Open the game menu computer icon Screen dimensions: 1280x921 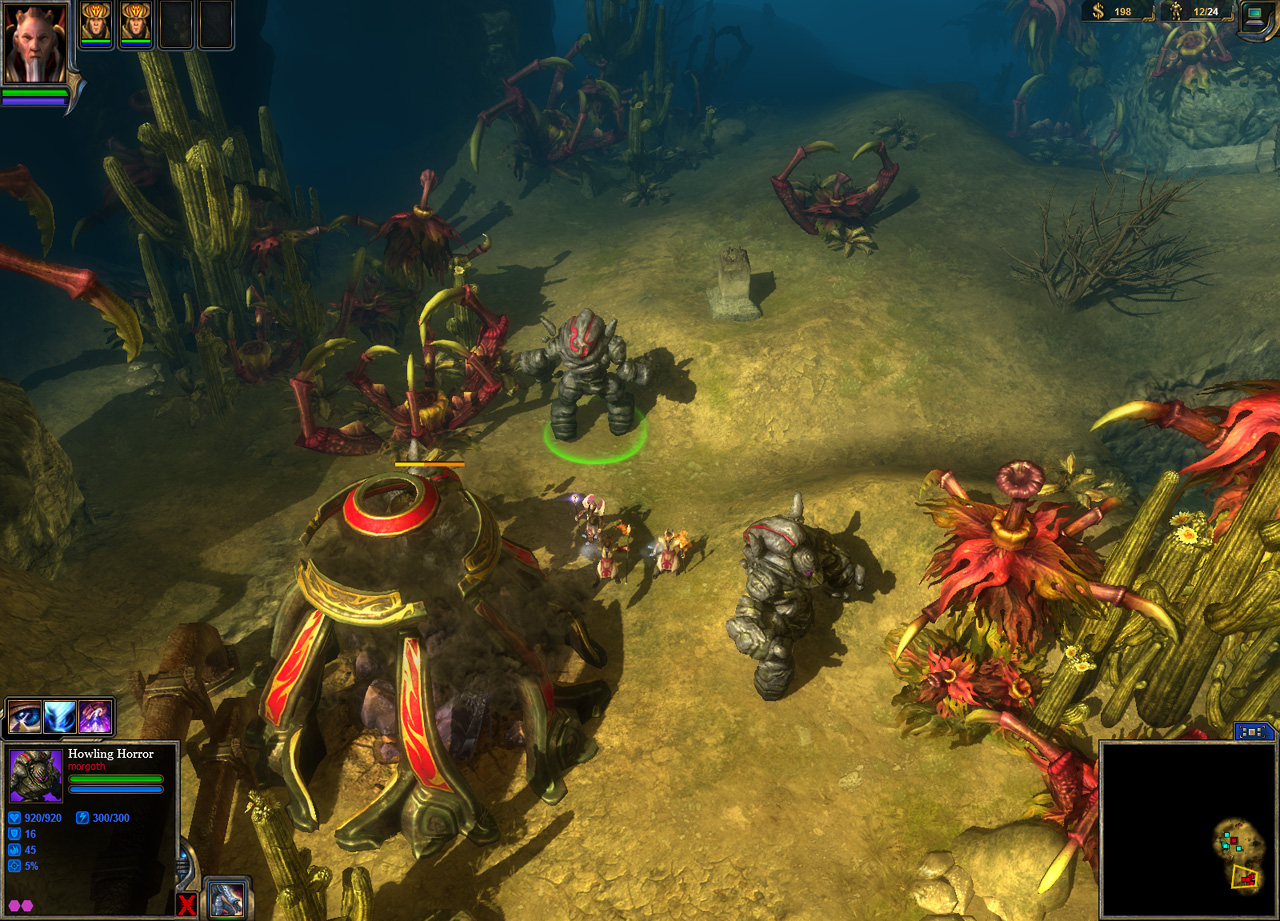[1256, 15]
